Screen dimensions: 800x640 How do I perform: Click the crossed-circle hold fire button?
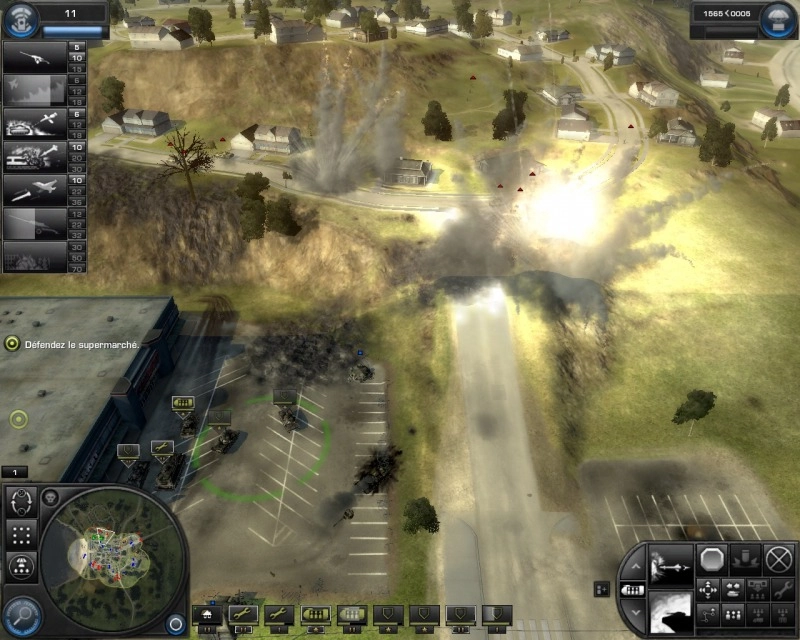point(778,559)
